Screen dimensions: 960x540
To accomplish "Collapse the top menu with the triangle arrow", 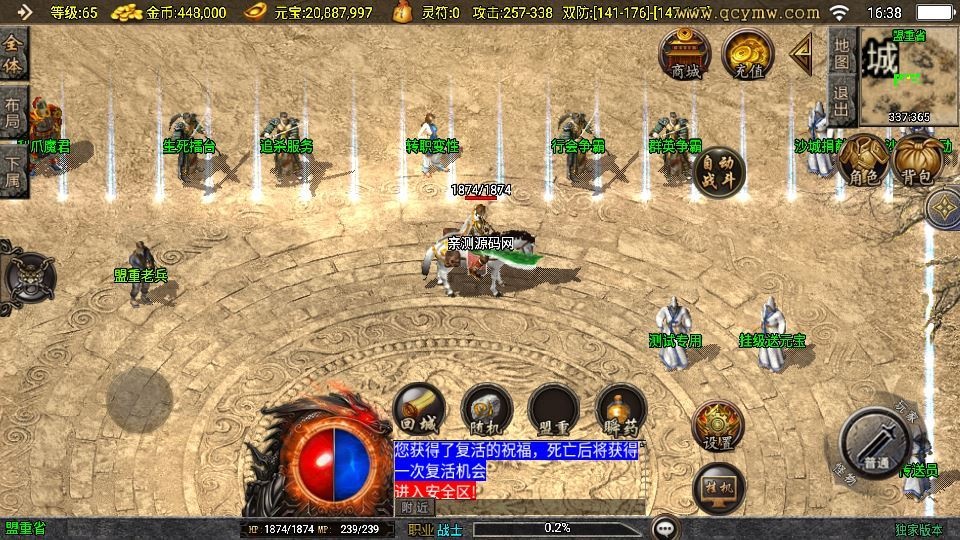I will (801, 54).
